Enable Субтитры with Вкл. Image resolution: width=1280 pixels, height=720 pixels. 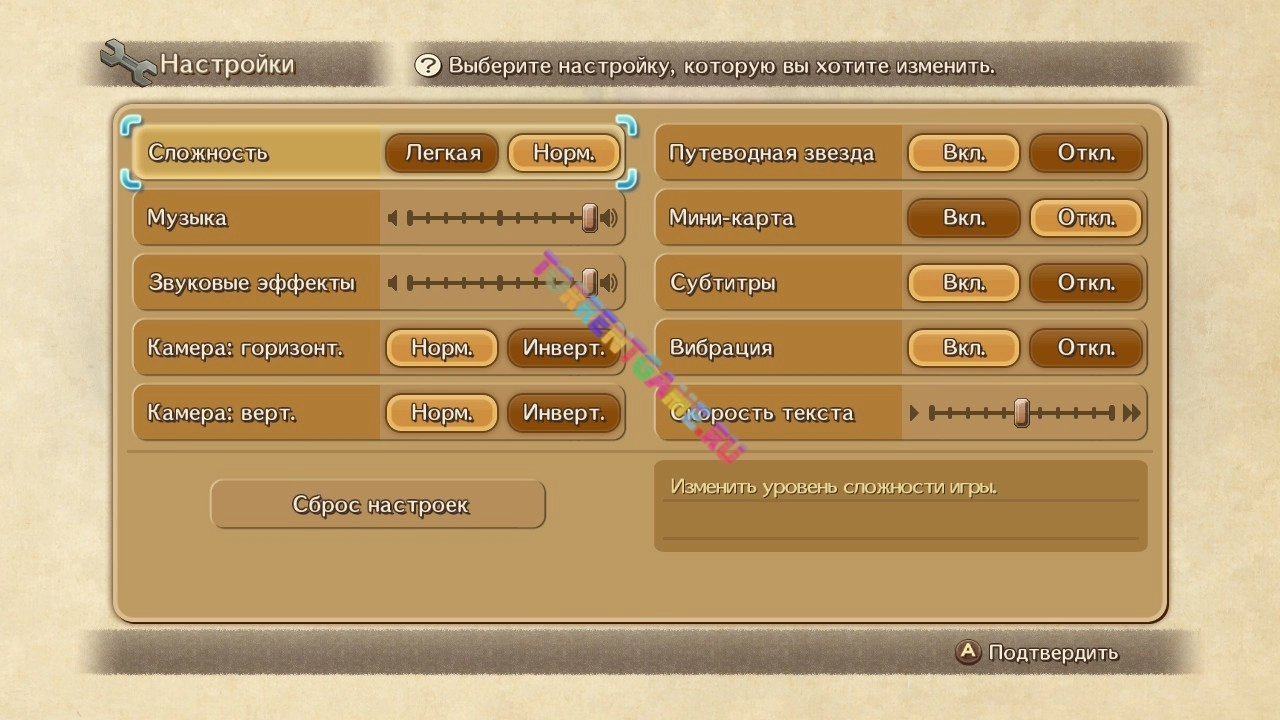(964, 283)
